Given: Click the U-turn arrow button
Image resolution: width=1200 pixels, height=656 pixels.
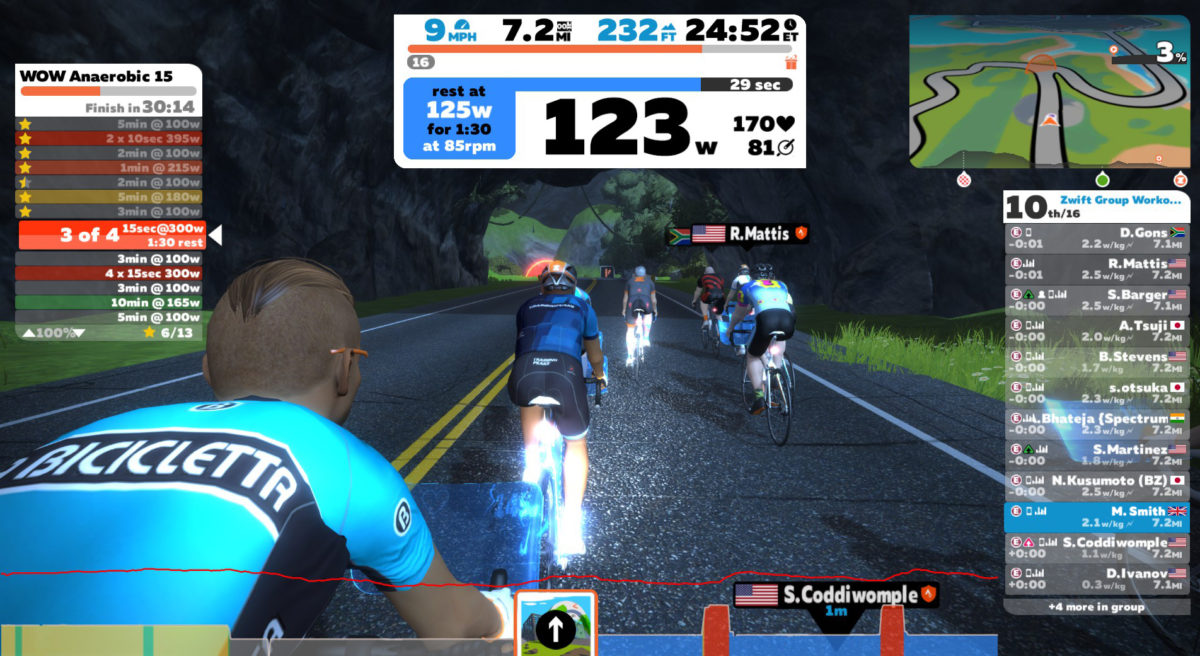Looking at the screenshot, I should tap(555, 629).
